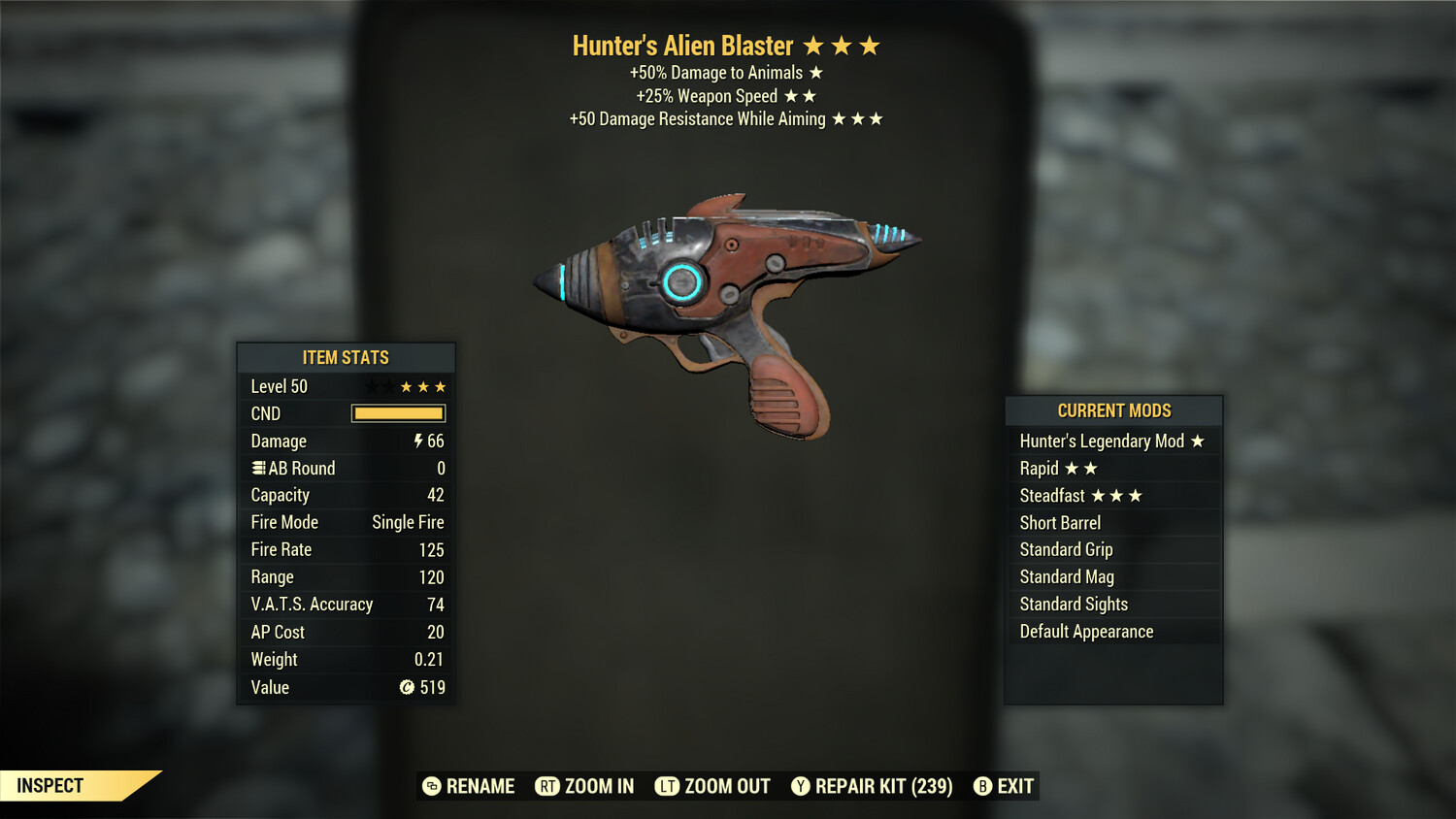
Task: Click the B button glyph for Exit
Action: point(983,786)
